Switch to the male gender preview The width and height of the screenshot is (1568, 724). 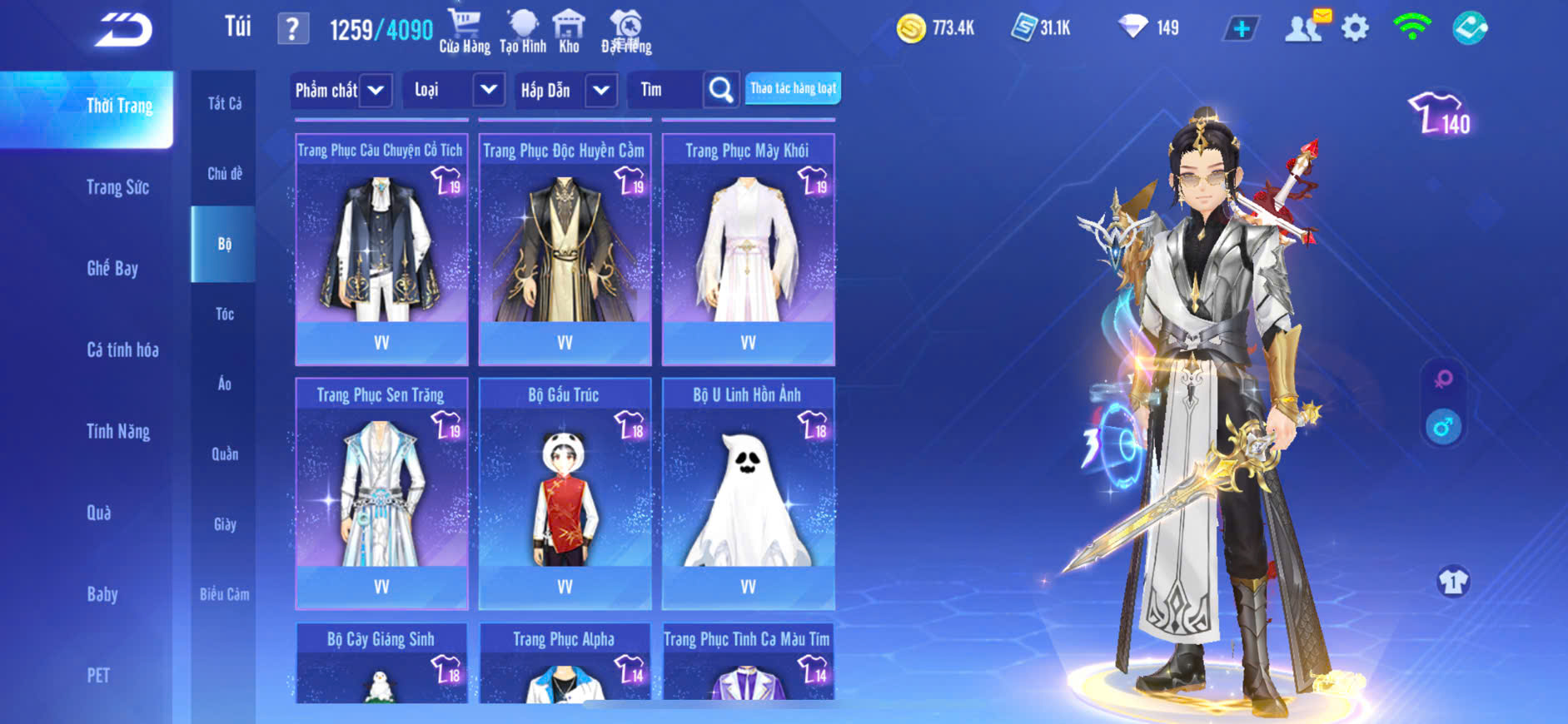click(1443, 428)
